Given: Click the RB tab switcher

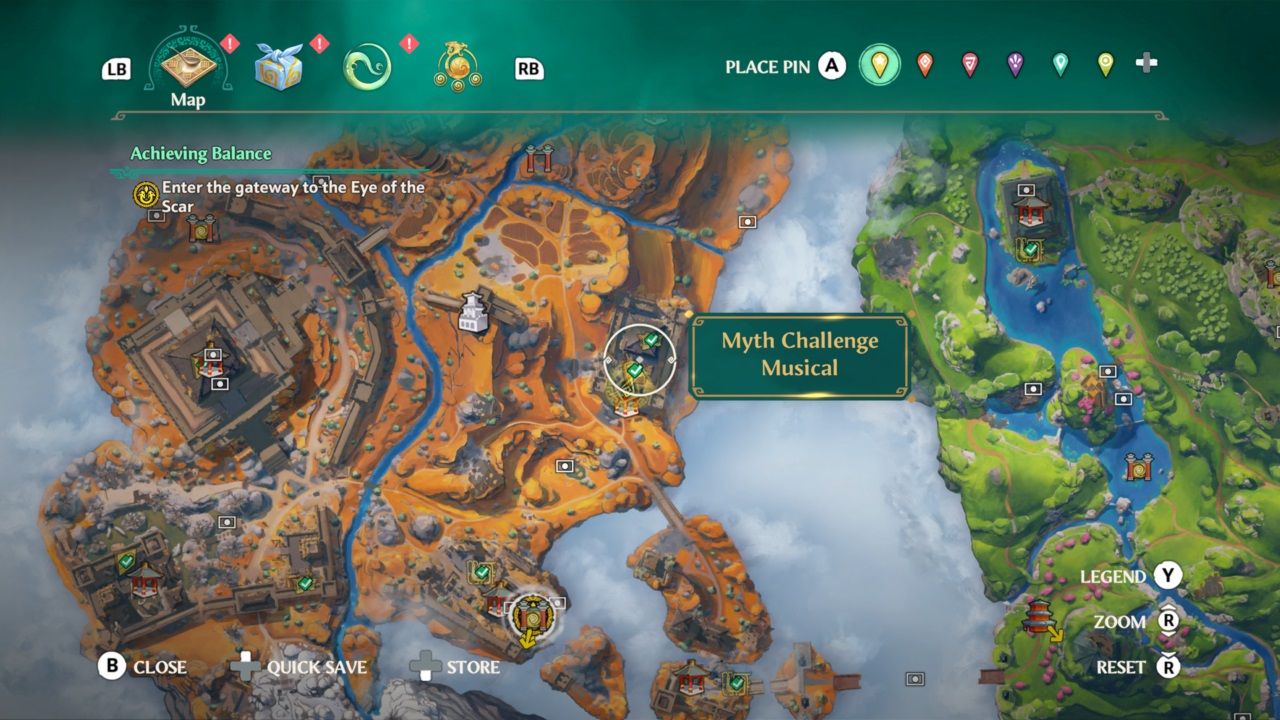Looking at the screenshot, I should pyautogui.click(x=527, y=68).
